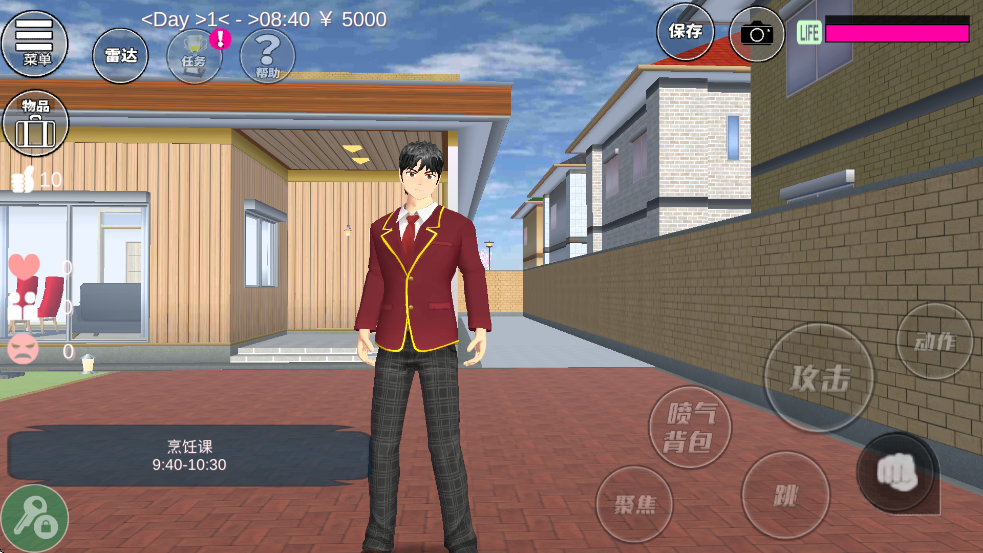The image size is (983, 553).
Task: Open the 烹饪课 class schedule panel
Action: tap(189, 456)
